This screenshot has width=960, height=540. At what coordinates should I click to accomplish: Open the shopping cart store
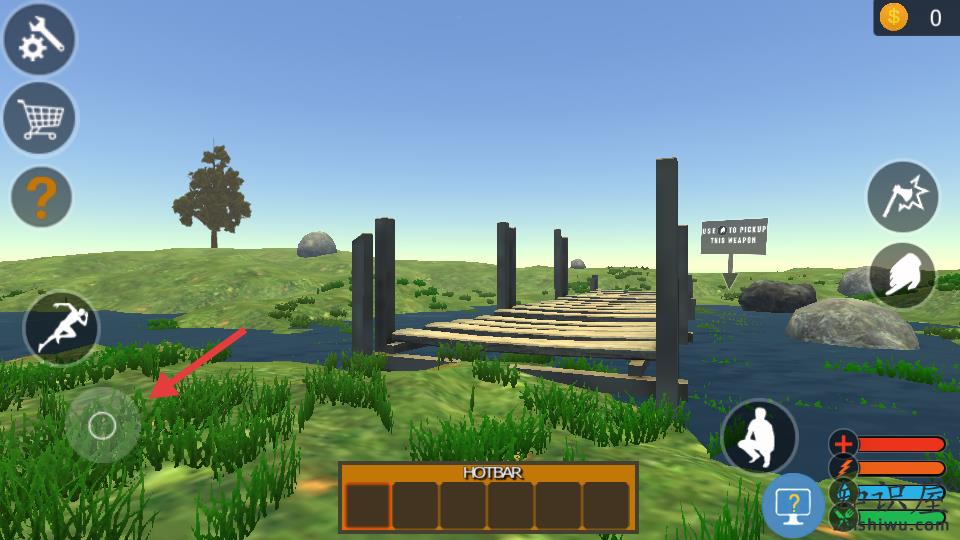[x=40, y=118]
